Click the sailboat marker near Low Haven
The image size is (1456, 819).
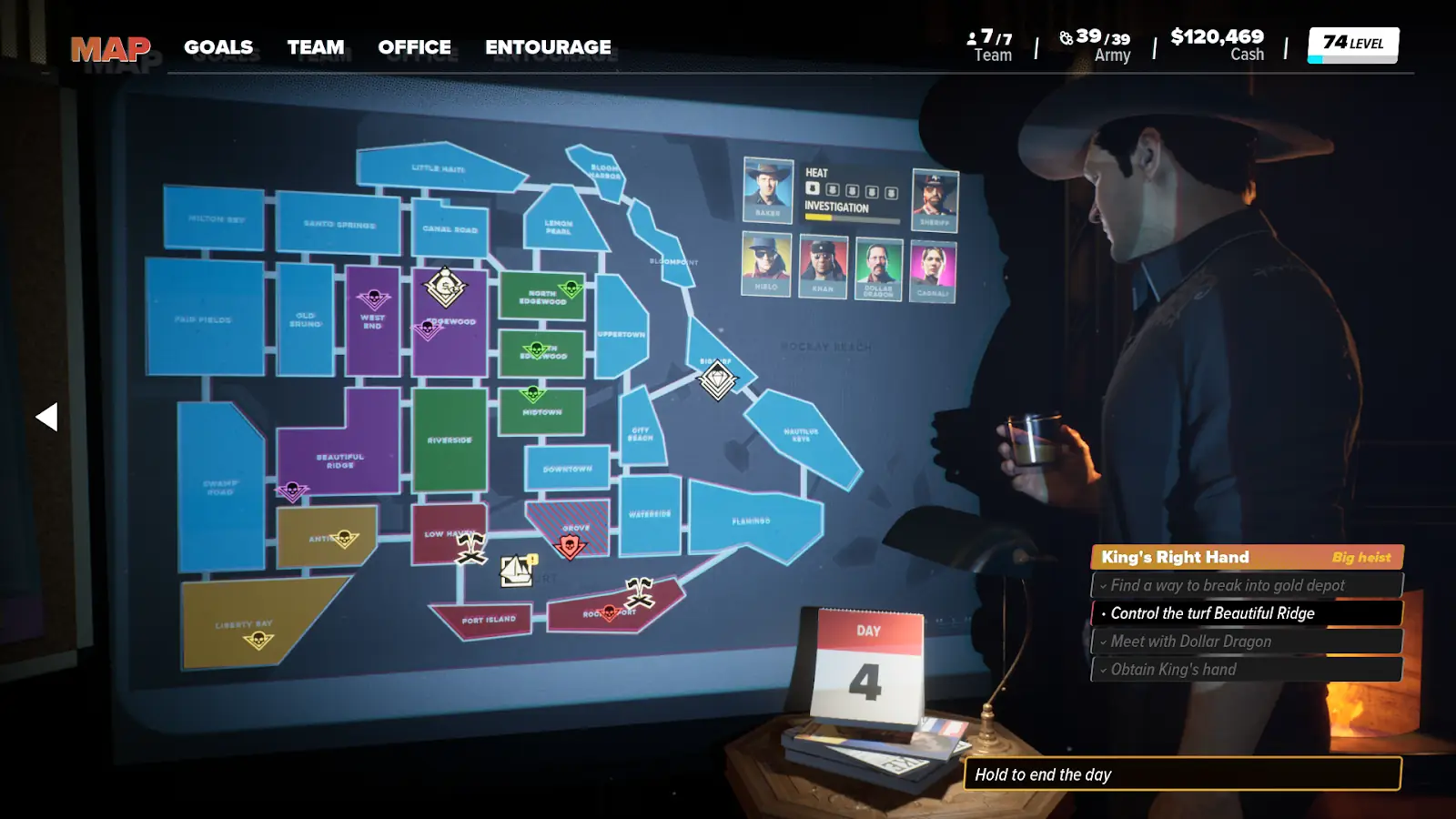click(x=517, y=571)
